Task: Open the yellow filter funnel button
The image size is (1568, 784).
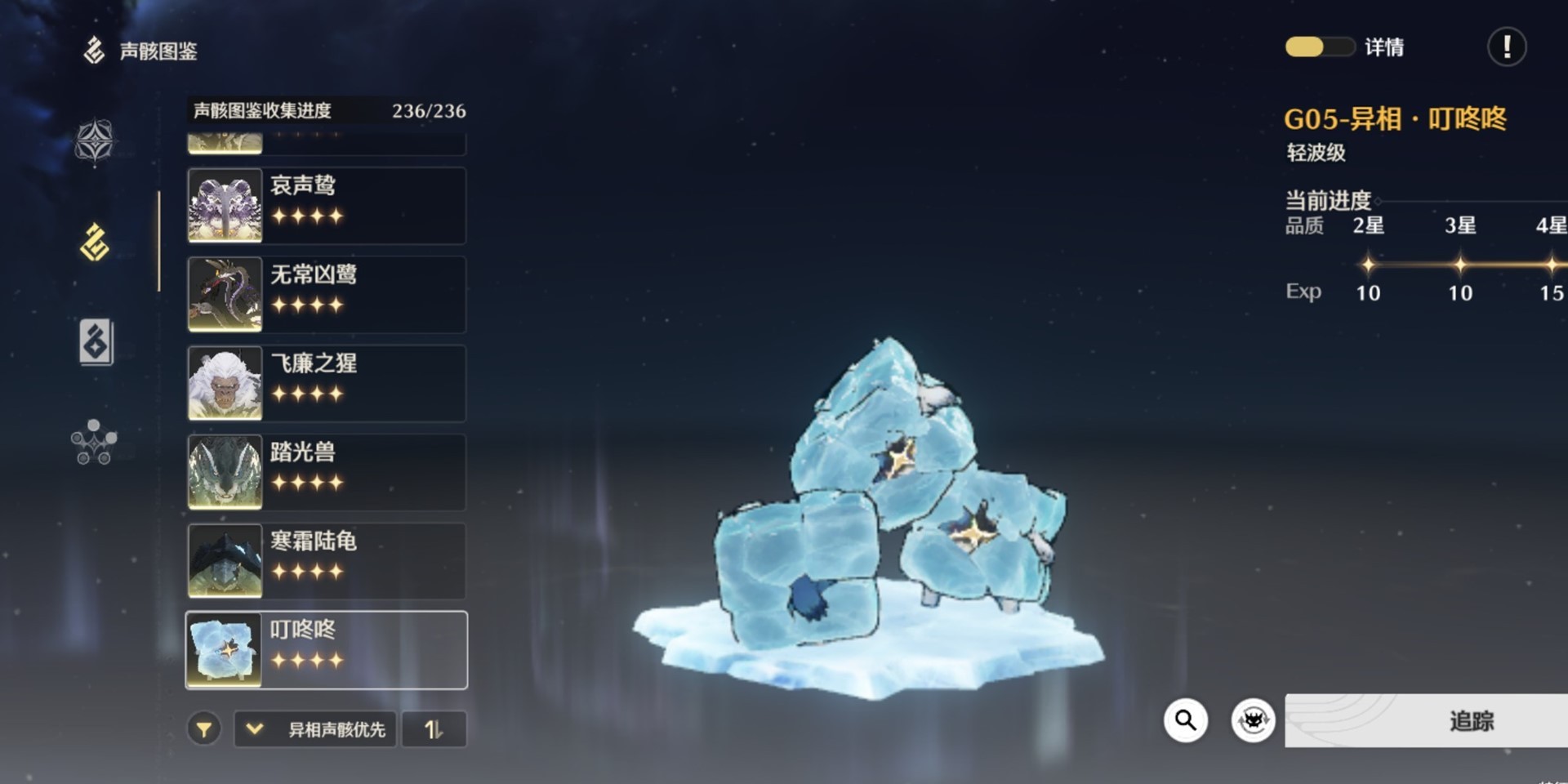Action: 204,728
